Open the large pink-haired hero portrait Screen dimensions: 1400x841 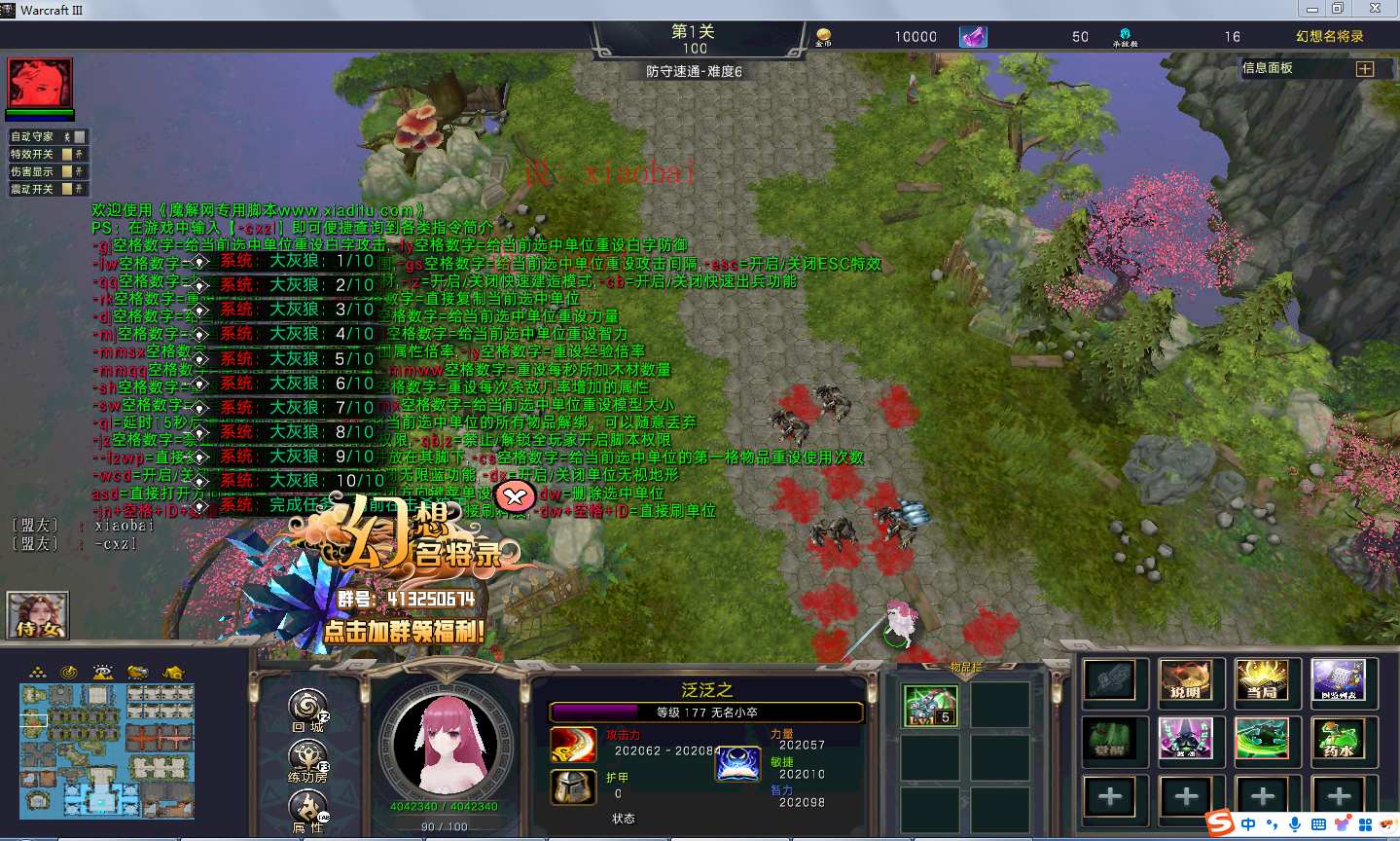pyautogui.click(x=445, y=745)
